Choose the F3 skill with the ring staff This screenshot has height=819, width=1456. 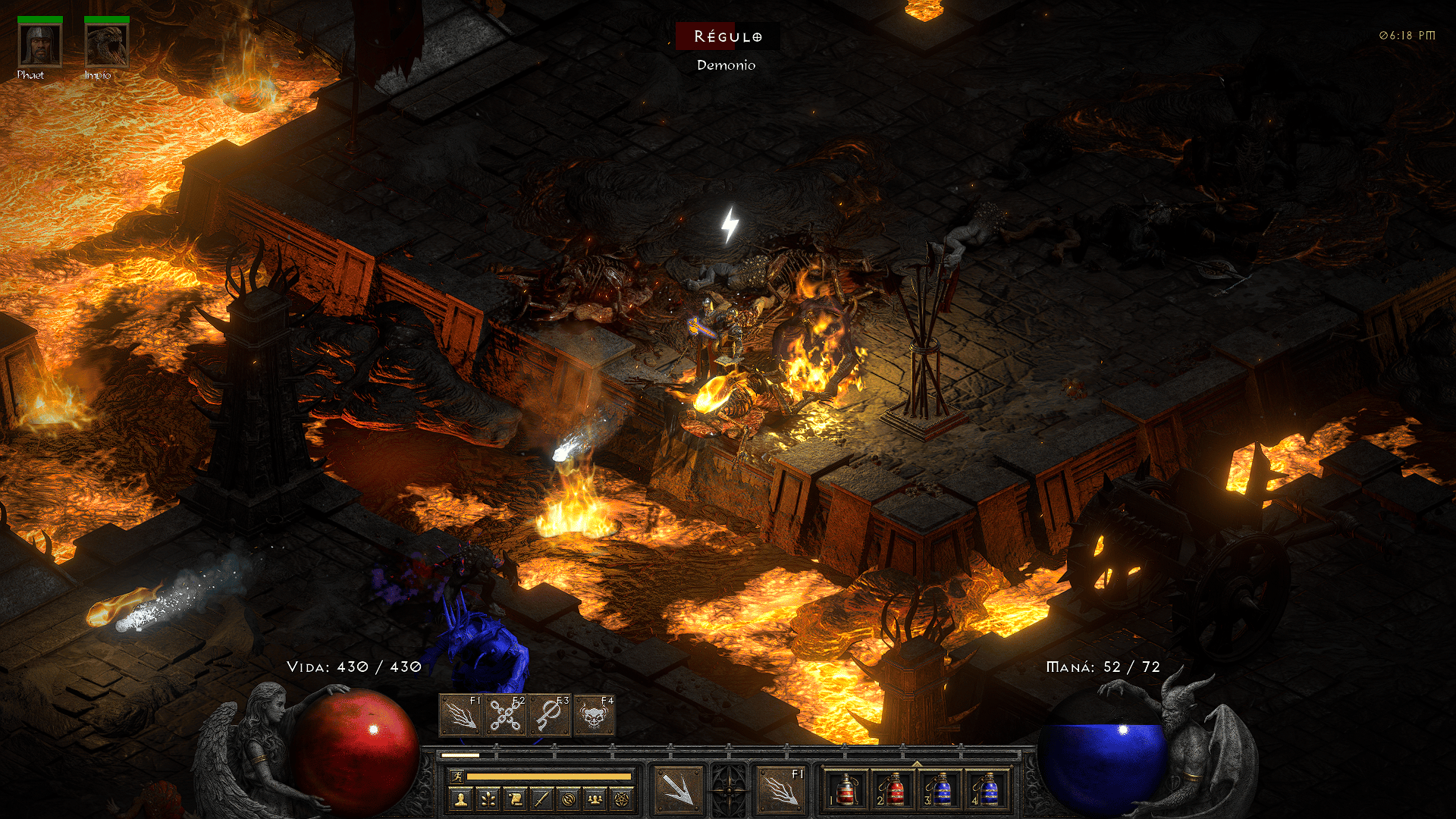coord(549,716)
